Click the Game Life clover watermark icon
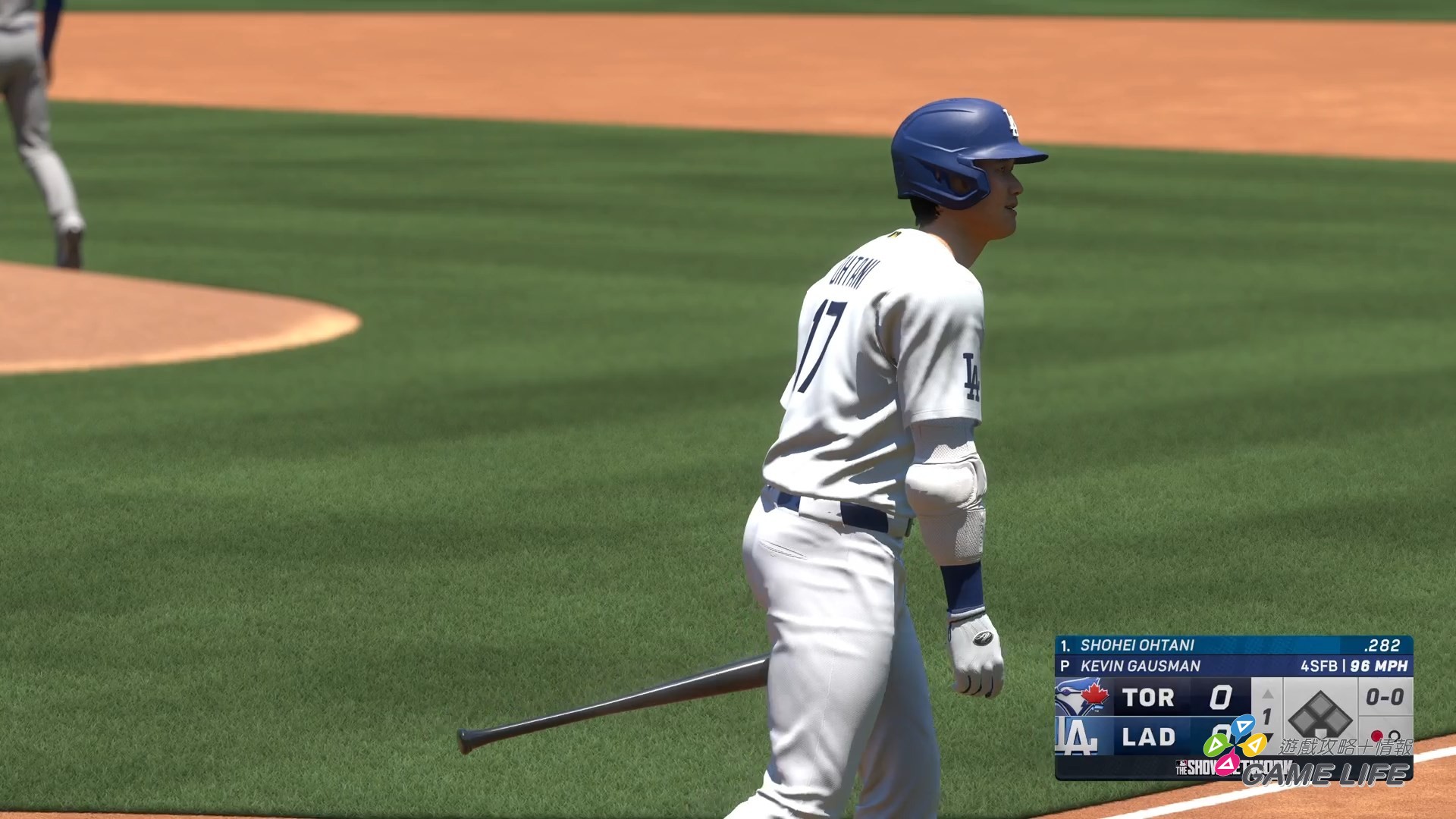1456x819 pixels. pos(1234,744)
